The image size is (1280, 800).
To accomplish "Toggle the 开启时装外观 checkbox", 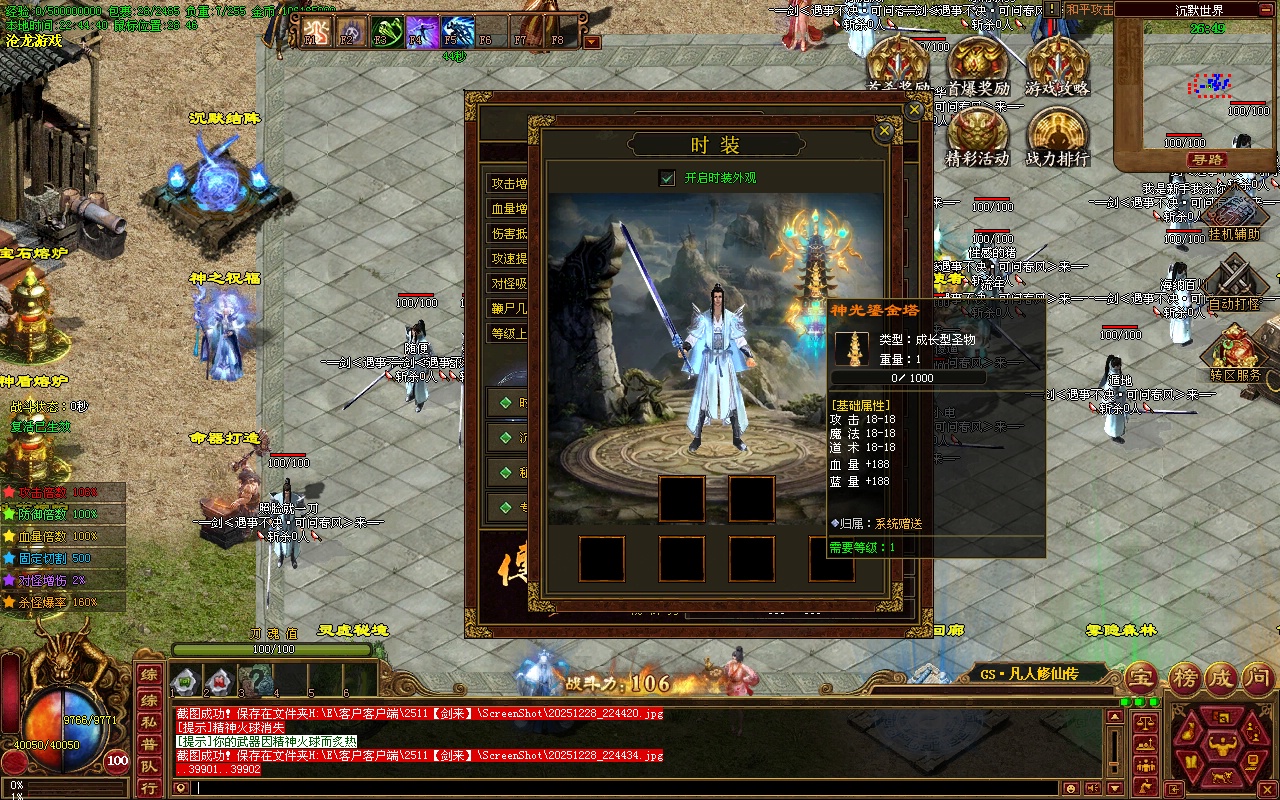I will point(667,178).
